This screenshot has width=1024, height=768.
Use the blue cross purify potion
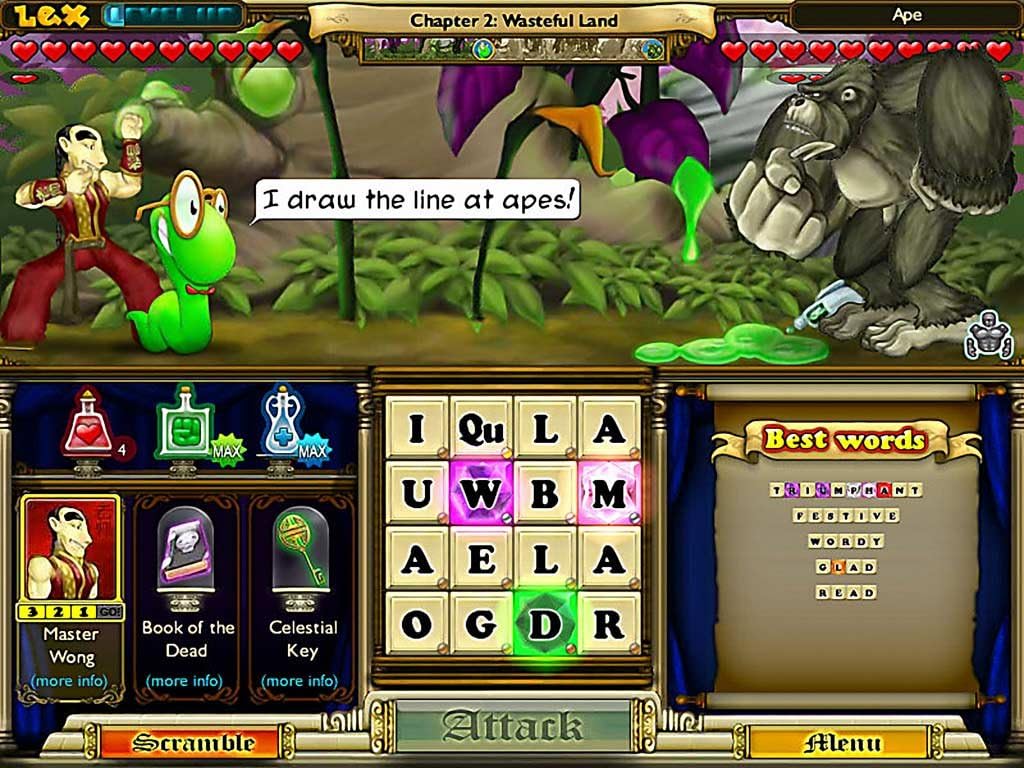pos(283,427)
